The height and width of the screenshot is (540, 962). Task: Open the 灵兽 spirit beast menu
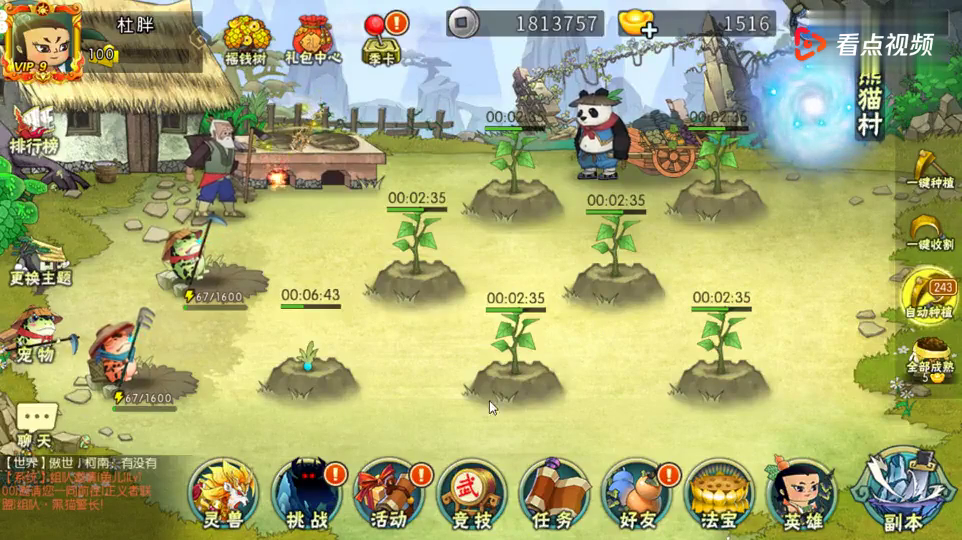223,492
